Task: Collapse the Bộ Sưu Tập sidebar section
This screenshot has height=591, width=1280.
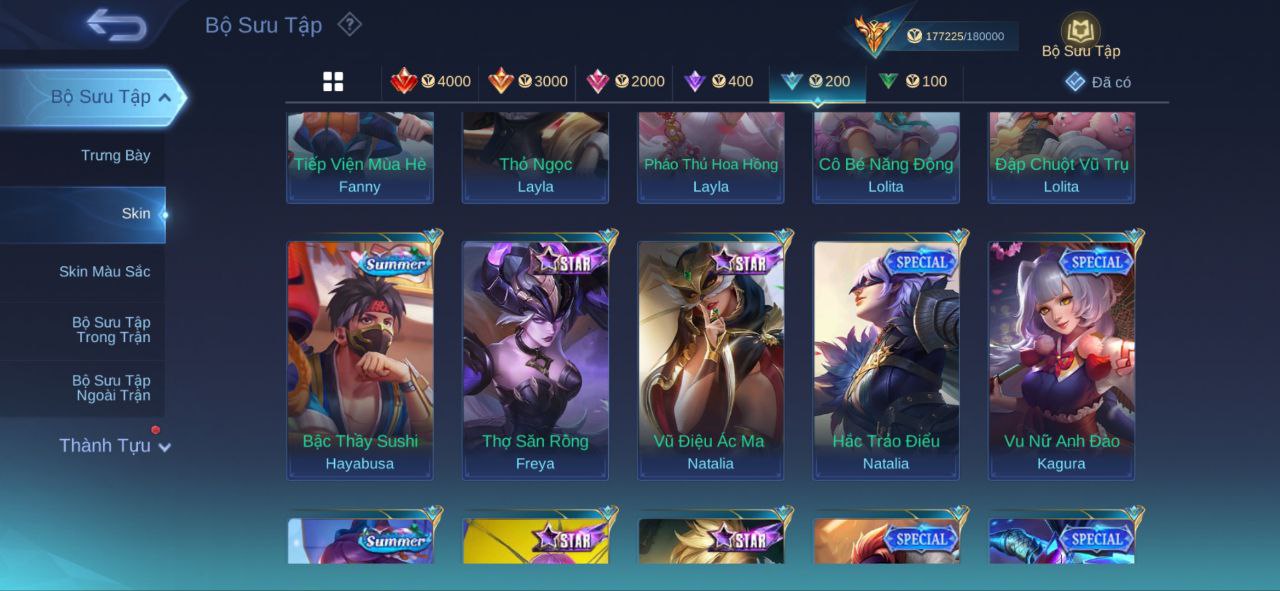Action: coord(165,97)
